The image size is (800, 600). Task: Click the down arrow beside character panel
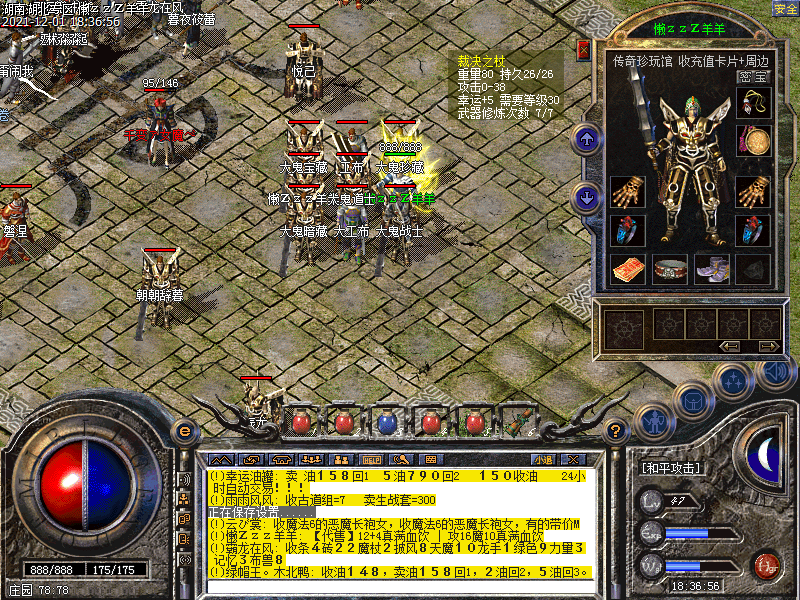pos(588,197)
